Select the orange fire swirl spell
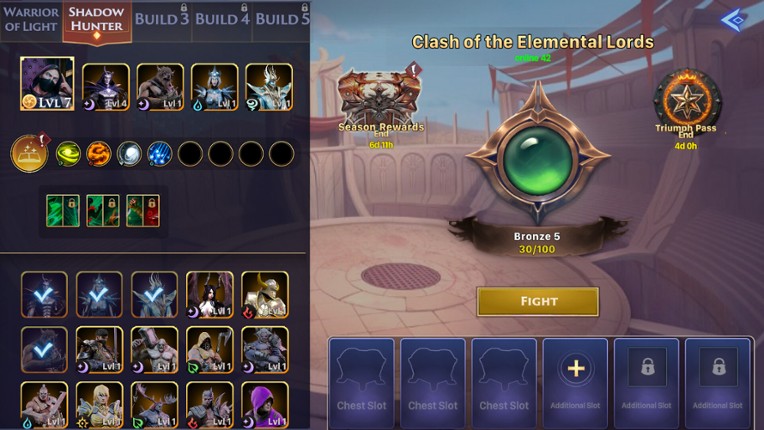Viewport: 764px width, 430px height. (x=98, y=154)
